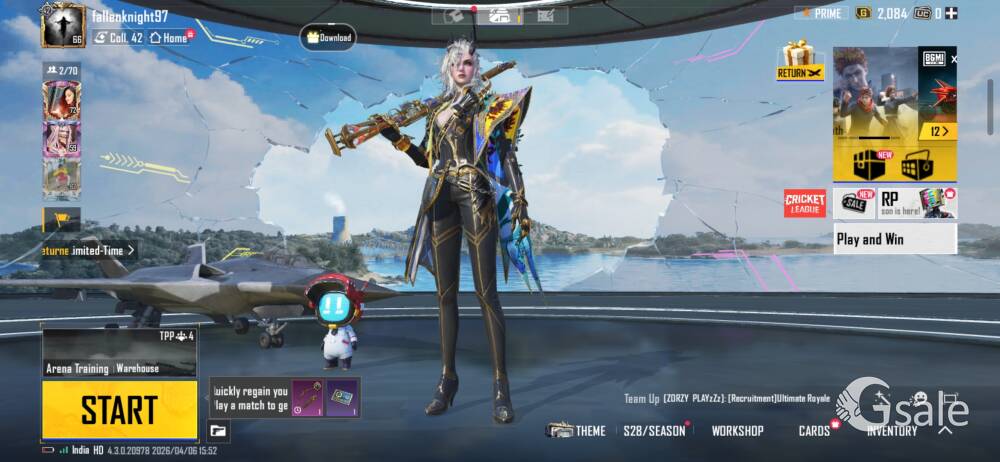Go to Home from the profile bar
The image size is (1000, 462).
point(169,37)
